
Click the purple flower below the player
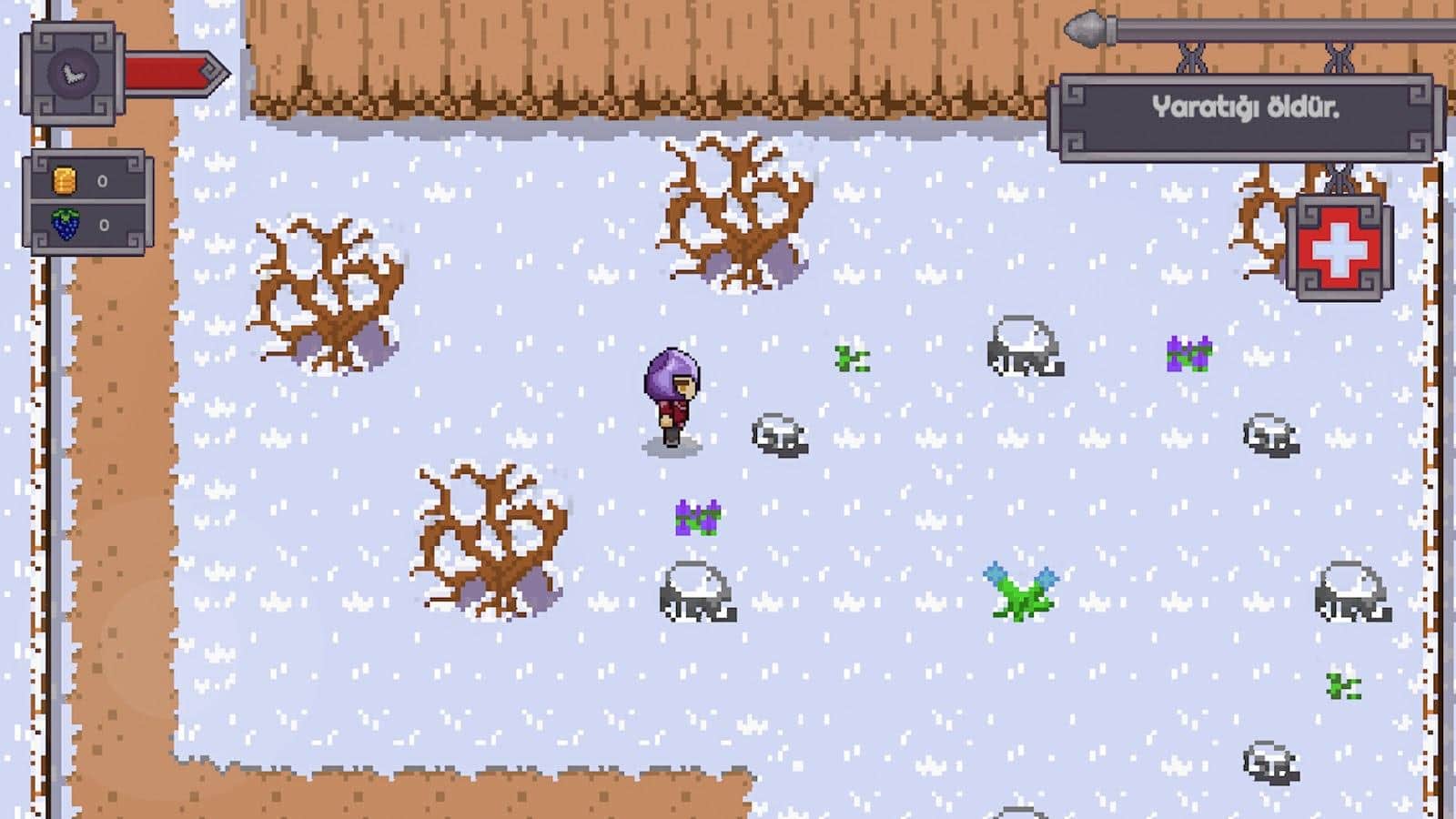click(x=699, y=517)
